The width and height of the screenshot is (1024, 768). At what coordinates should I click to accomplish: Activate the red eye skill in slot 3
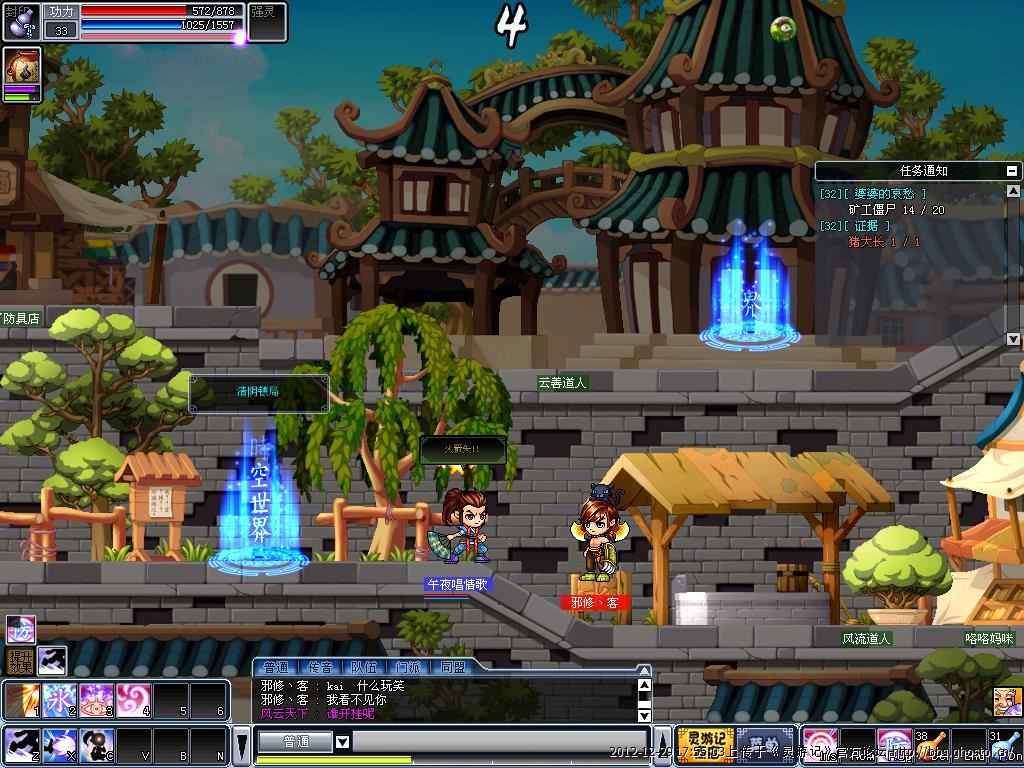tap(96, 700)
